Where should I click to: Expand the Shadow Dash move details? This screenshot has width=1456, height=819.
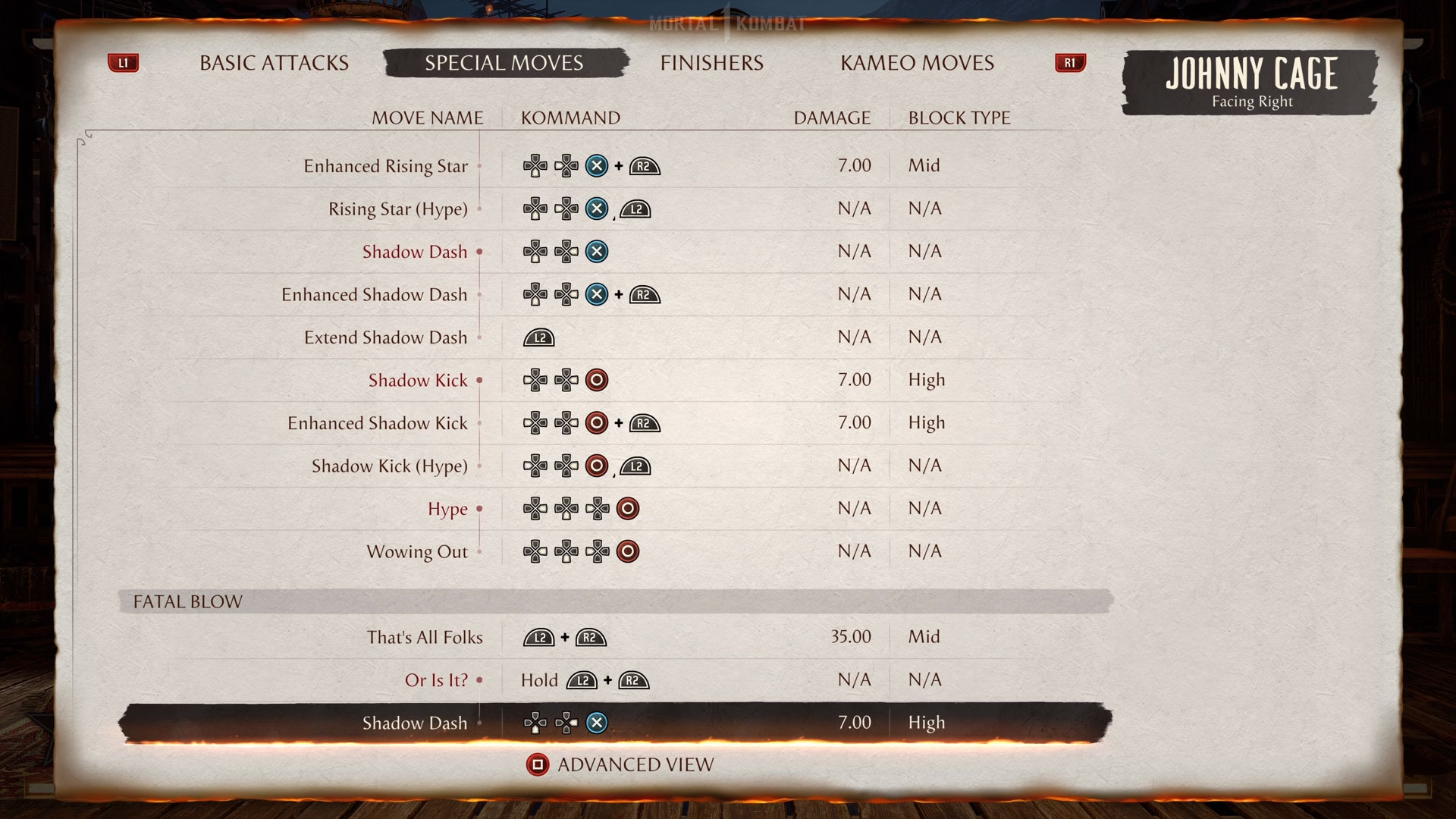click(416, 251)
